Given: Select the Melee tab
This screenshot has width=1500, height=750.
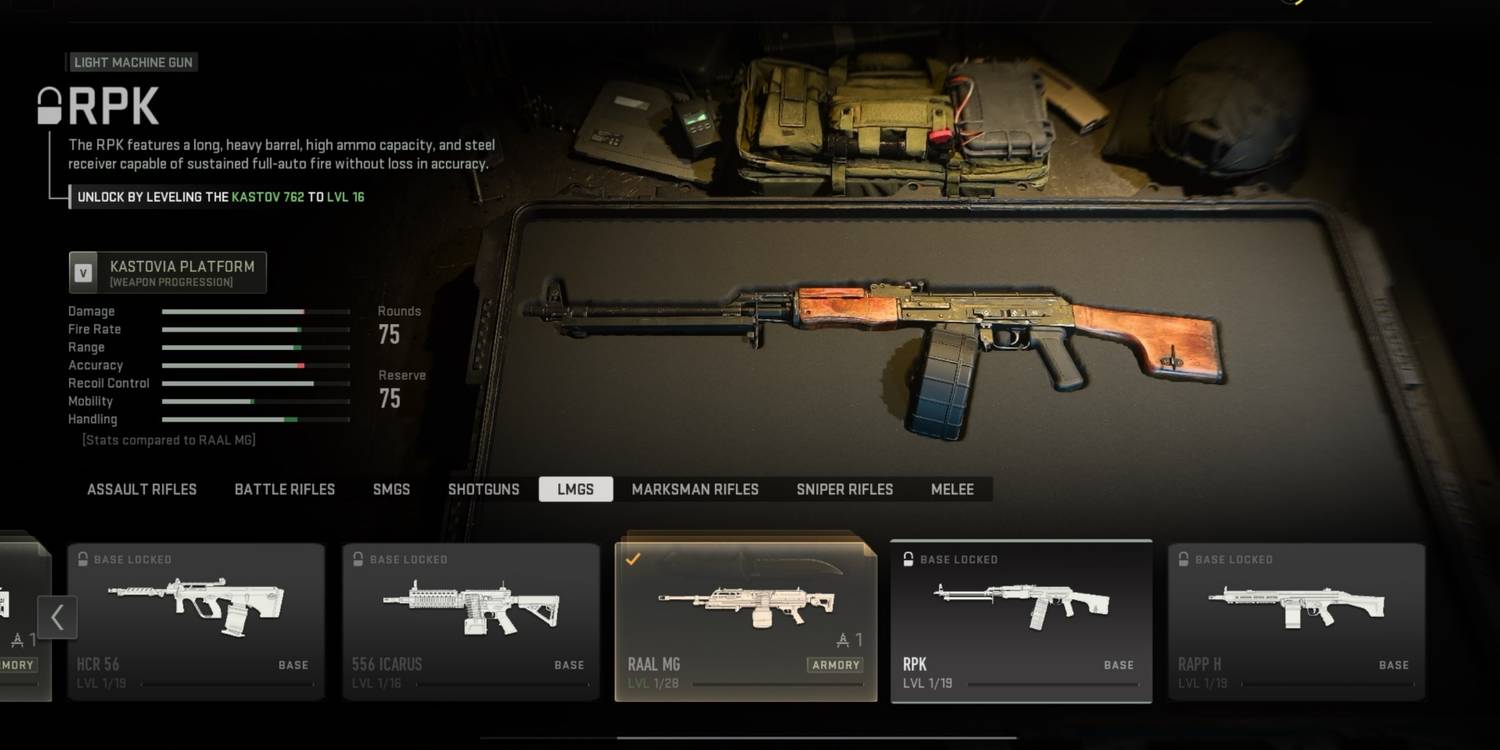Looking at the screenshot, I should coord(952,489).
